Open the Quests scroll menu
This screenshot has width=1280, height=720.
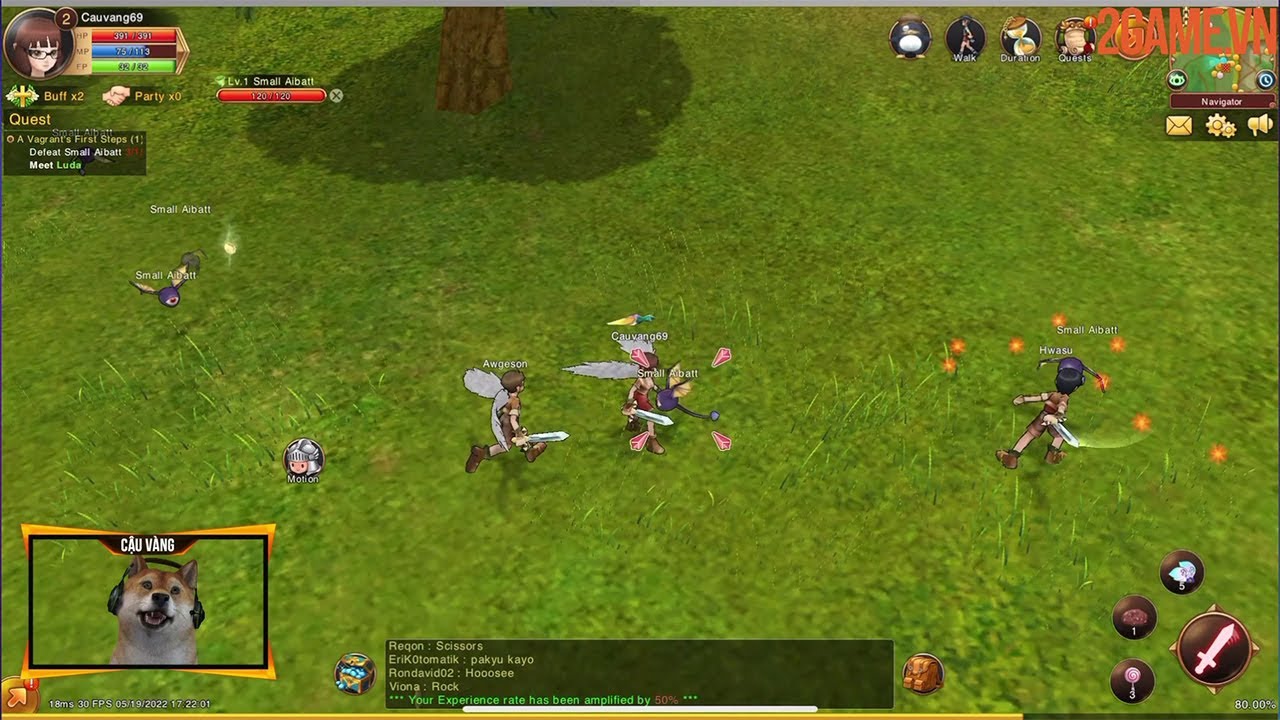click(1075, 40)
